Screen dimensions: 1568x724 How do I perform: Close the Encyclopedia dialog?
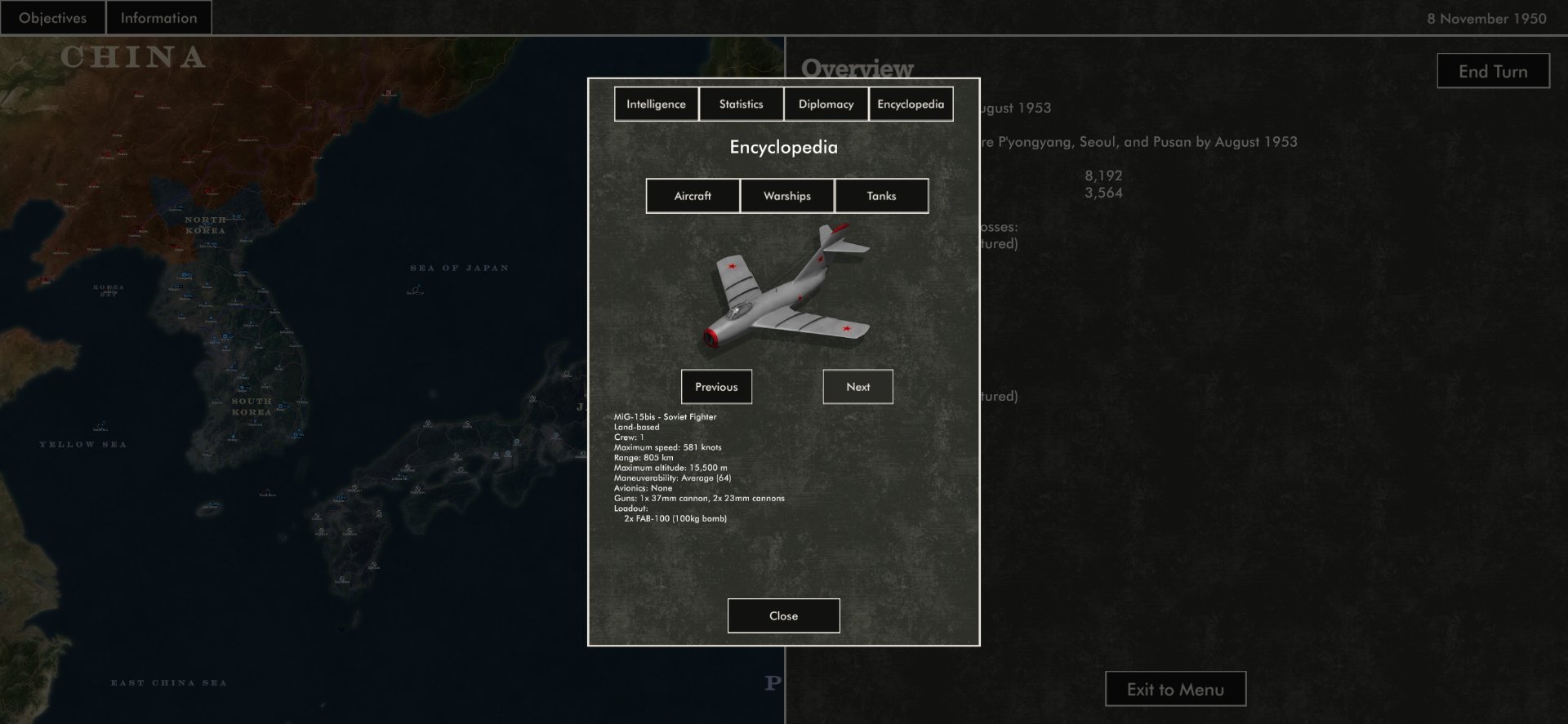pos(783,616)
